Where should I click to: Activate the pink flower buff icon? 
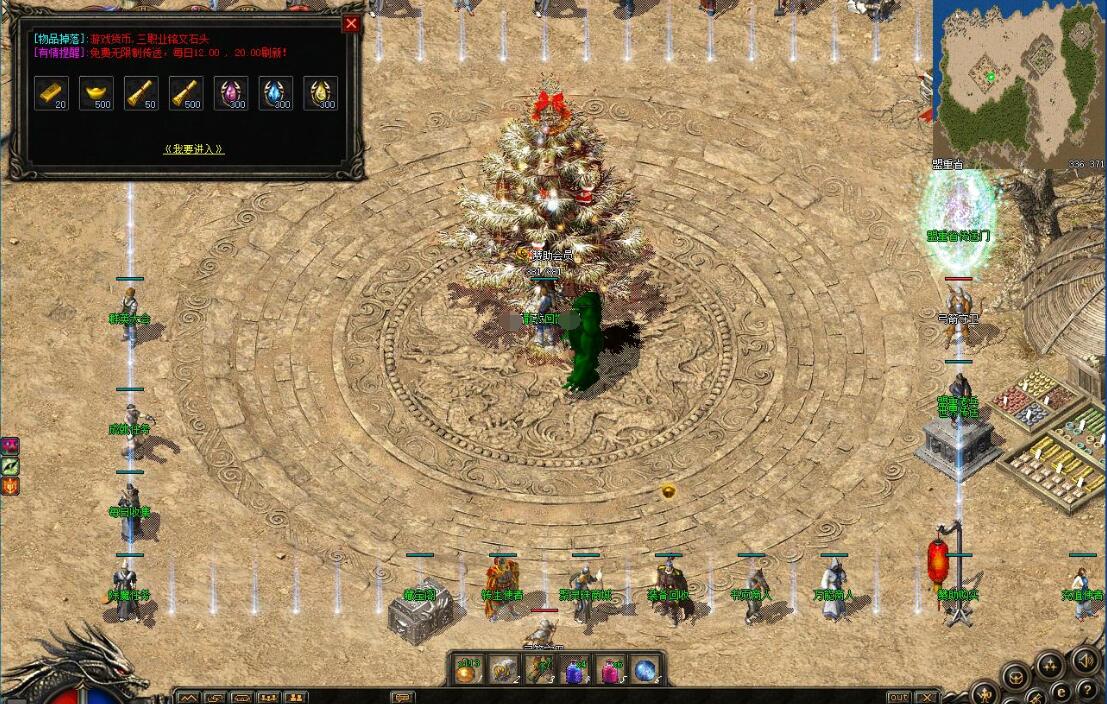(x=10, y=445)
